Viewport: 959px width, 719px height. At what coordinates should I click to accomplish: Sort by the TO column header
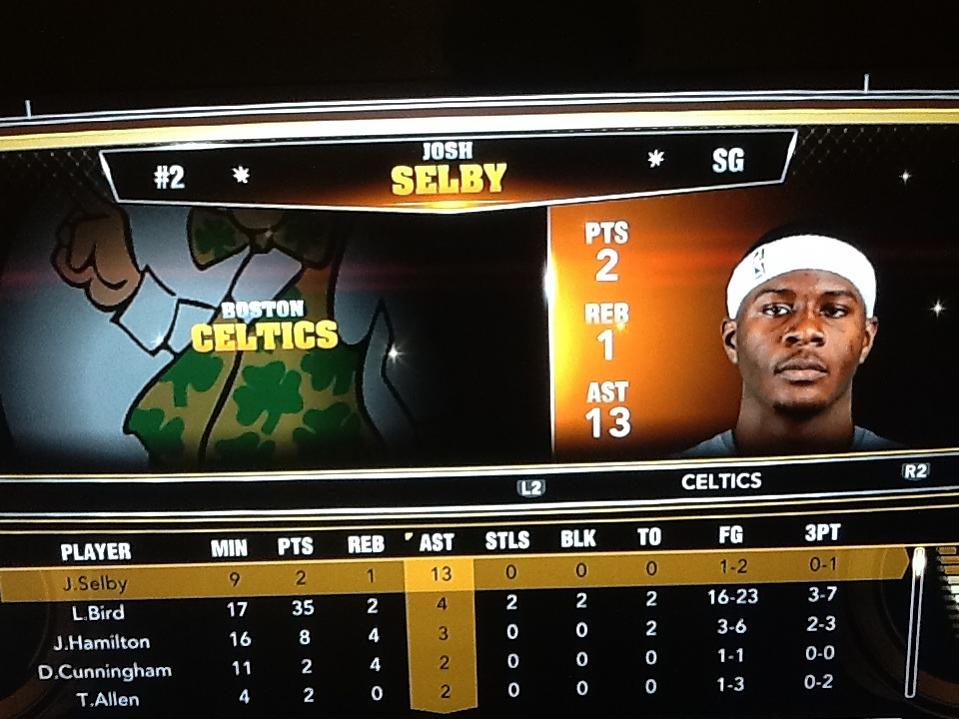649,537
